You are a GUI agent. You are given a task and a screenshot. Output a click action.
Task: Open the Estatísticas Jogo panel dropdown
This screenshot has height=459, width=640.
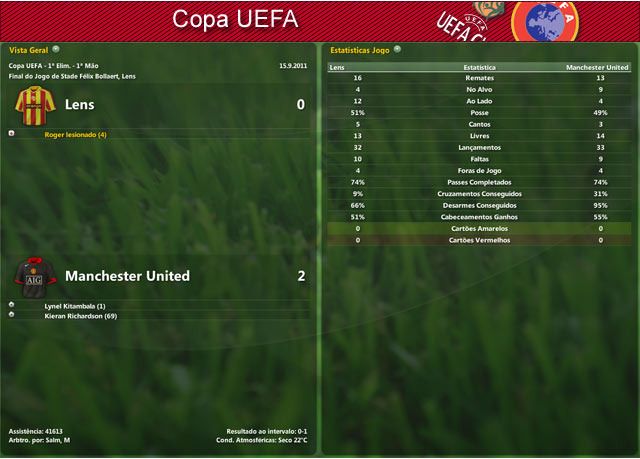397,48
